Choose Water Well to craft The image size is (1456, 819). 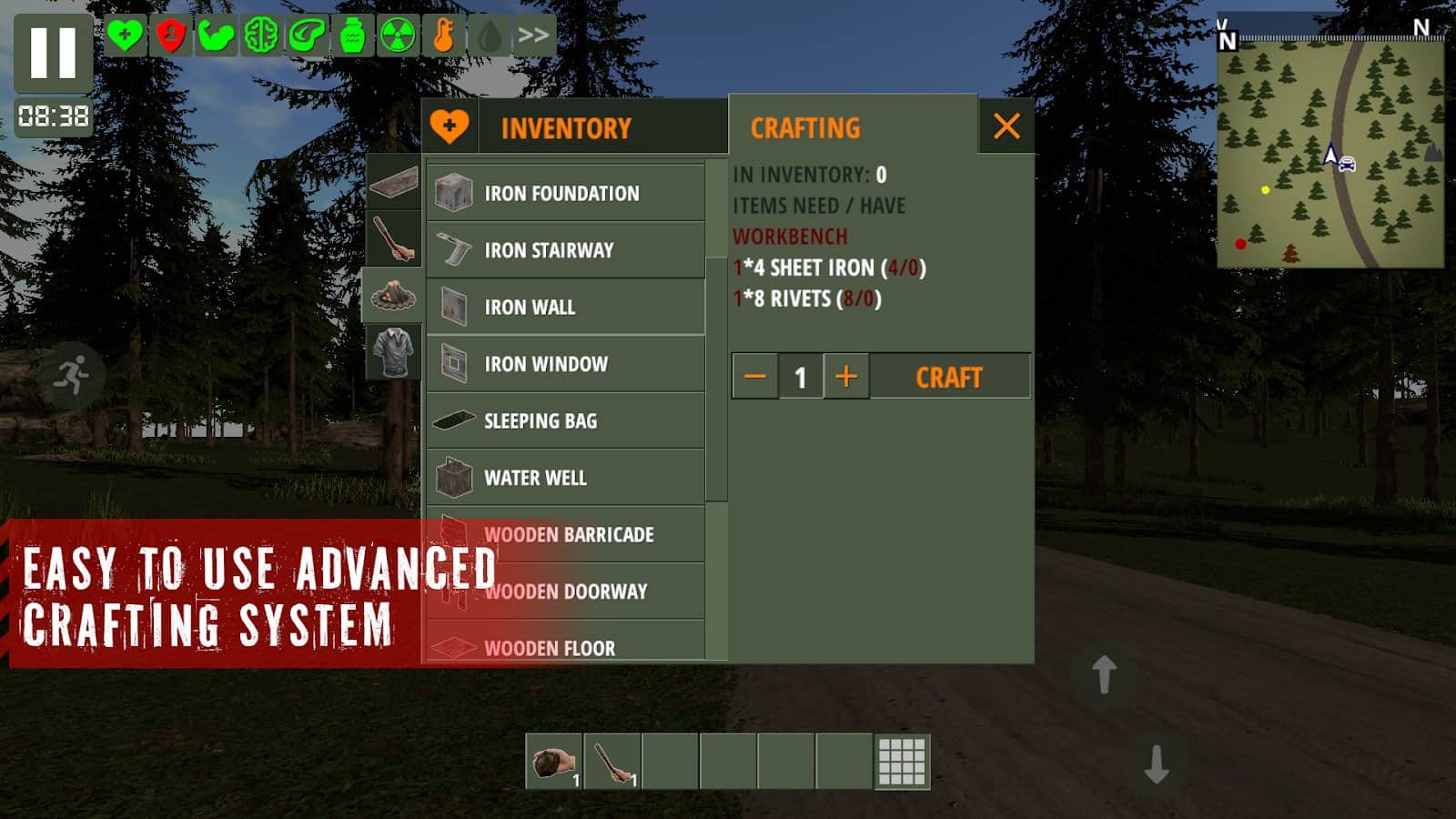coord(565,478)
